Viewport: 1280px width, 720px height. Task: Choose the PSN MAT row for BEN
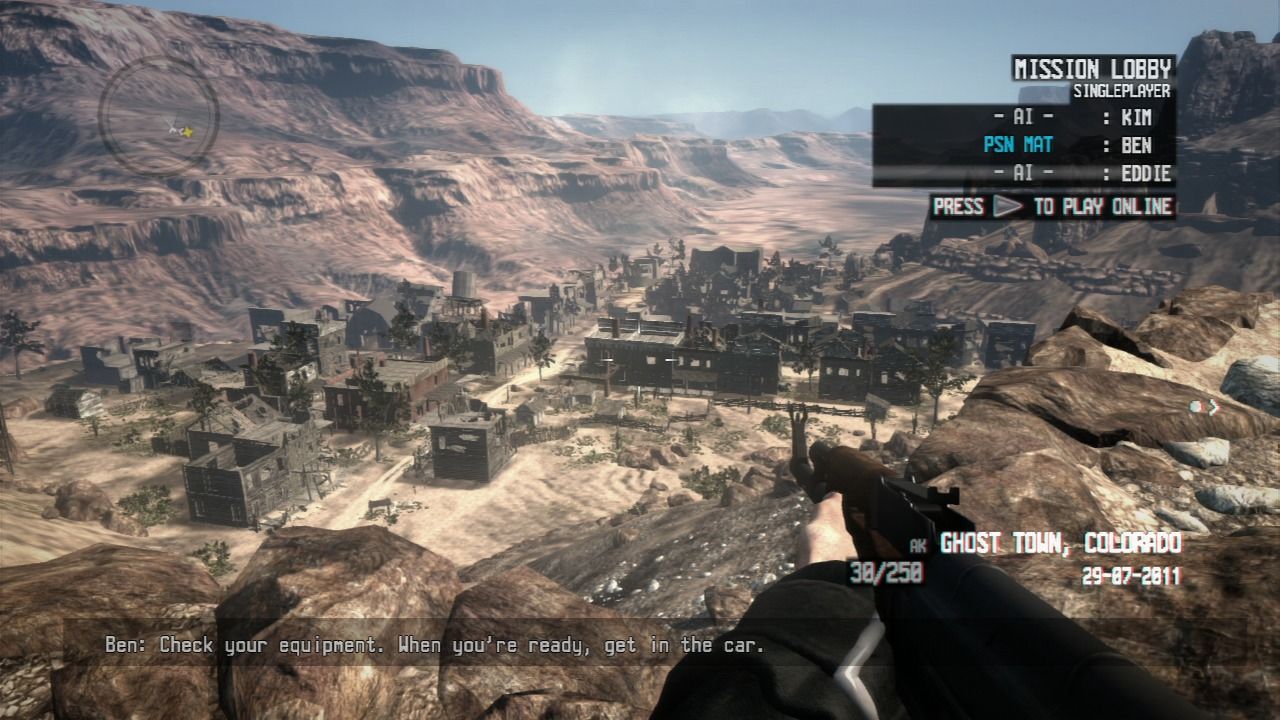(x=1023, y=145)
